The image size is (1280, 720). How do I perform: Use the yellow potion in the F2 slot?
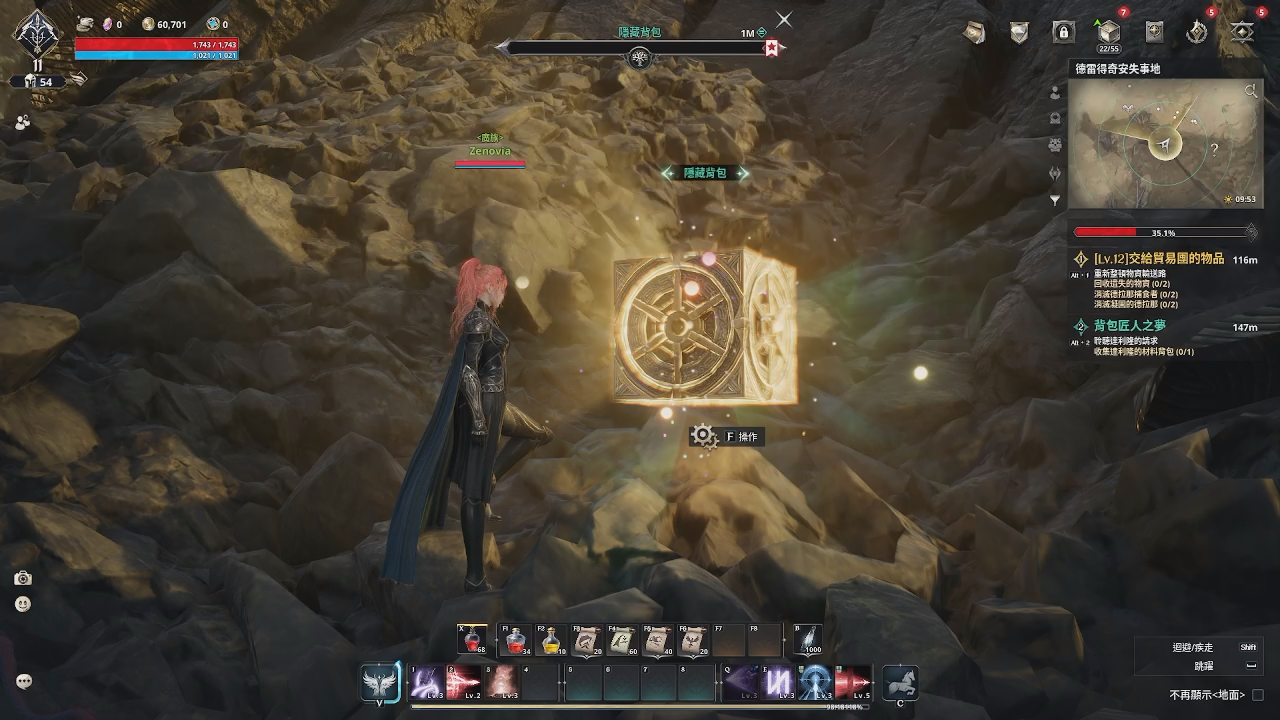coord(551,640)
